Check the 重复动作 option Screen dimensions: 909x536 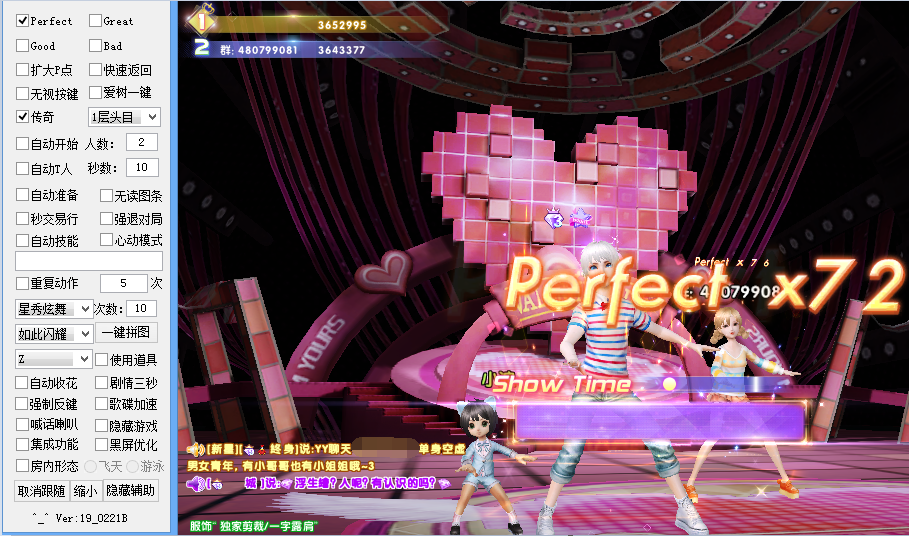click(23, 283)
